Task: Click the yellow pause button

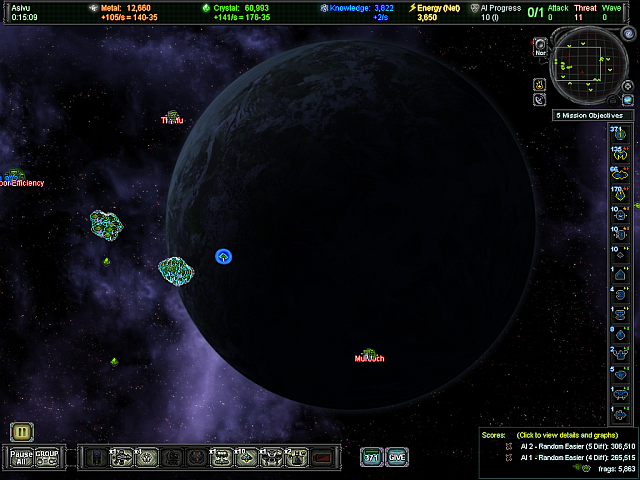Action: point(22,432)
